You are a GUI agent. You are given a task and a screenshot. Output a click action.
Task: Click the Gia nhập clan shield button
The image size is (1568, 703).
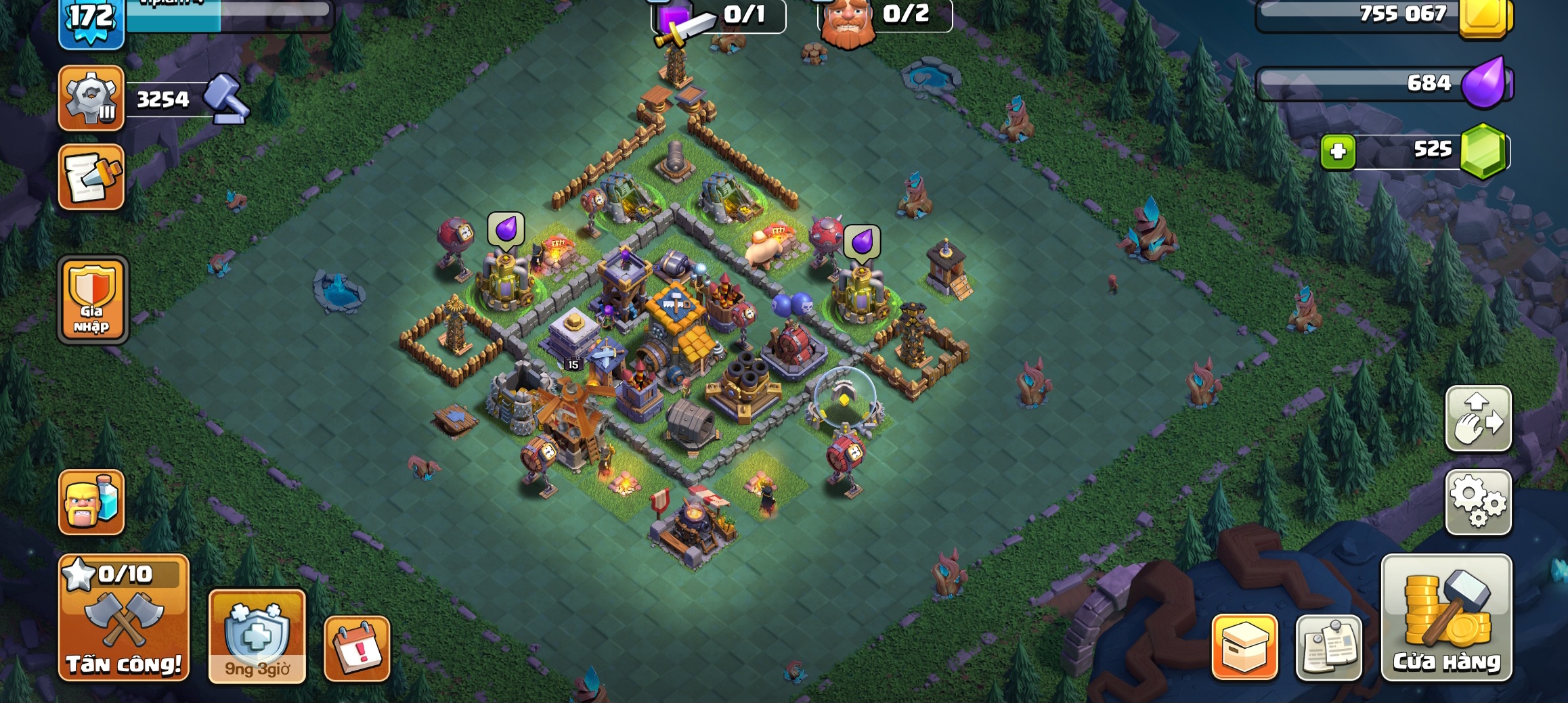(x=93, y=299)
